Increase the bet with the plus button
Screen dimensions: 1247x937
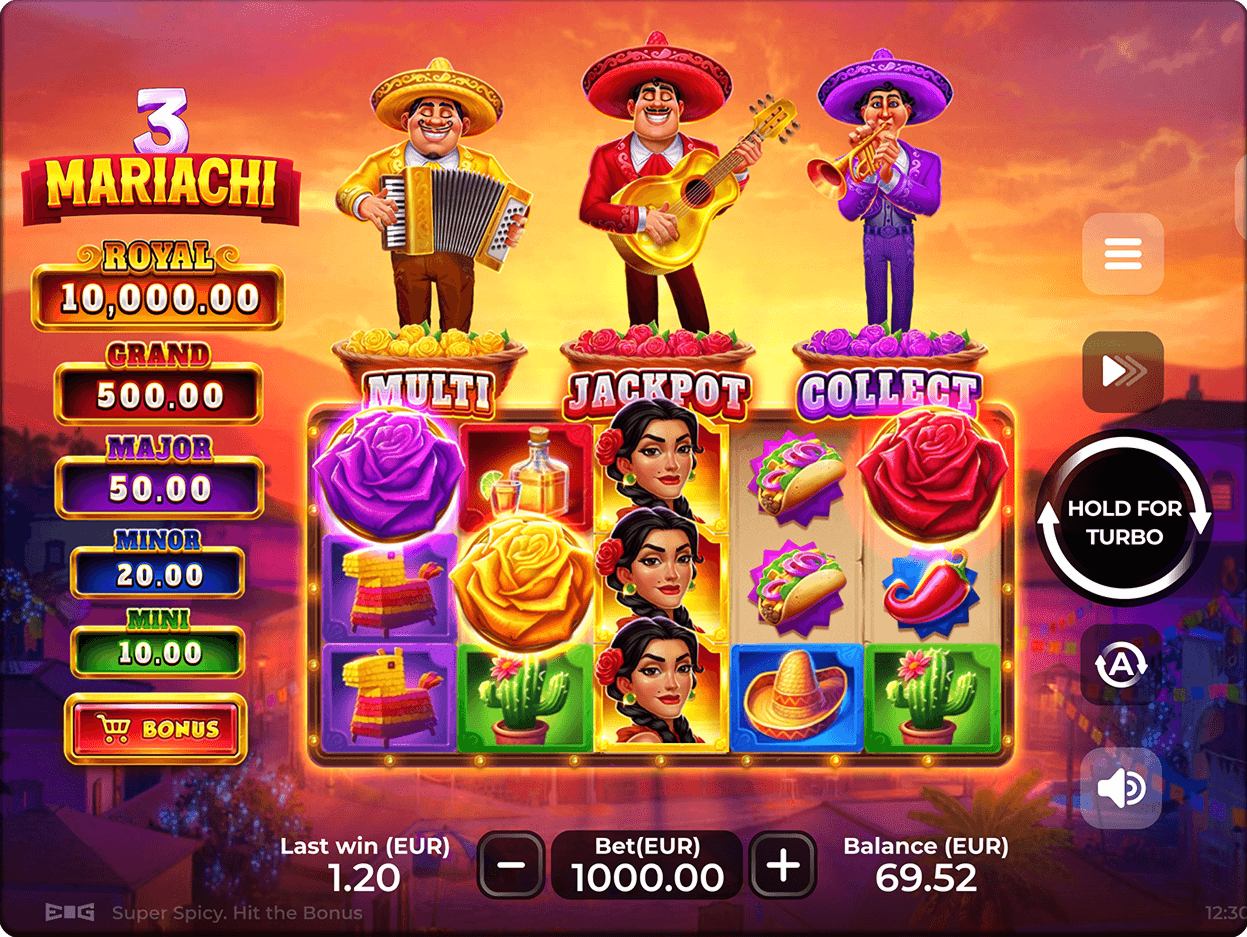tap(783, 864)
